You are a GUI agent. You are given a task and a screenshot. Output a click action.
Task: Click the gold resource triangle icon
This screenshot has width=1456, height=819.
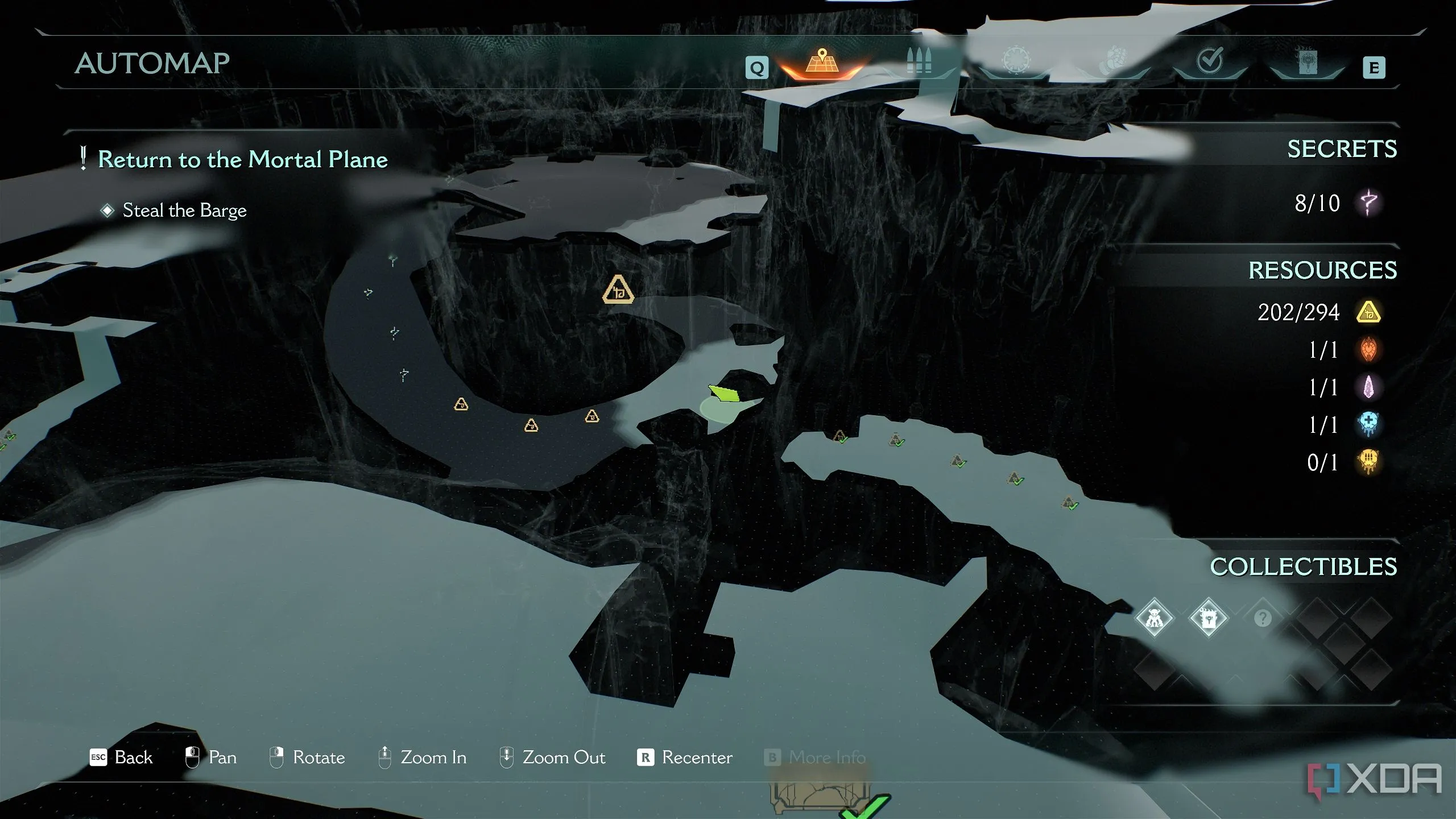[1368, 312]
